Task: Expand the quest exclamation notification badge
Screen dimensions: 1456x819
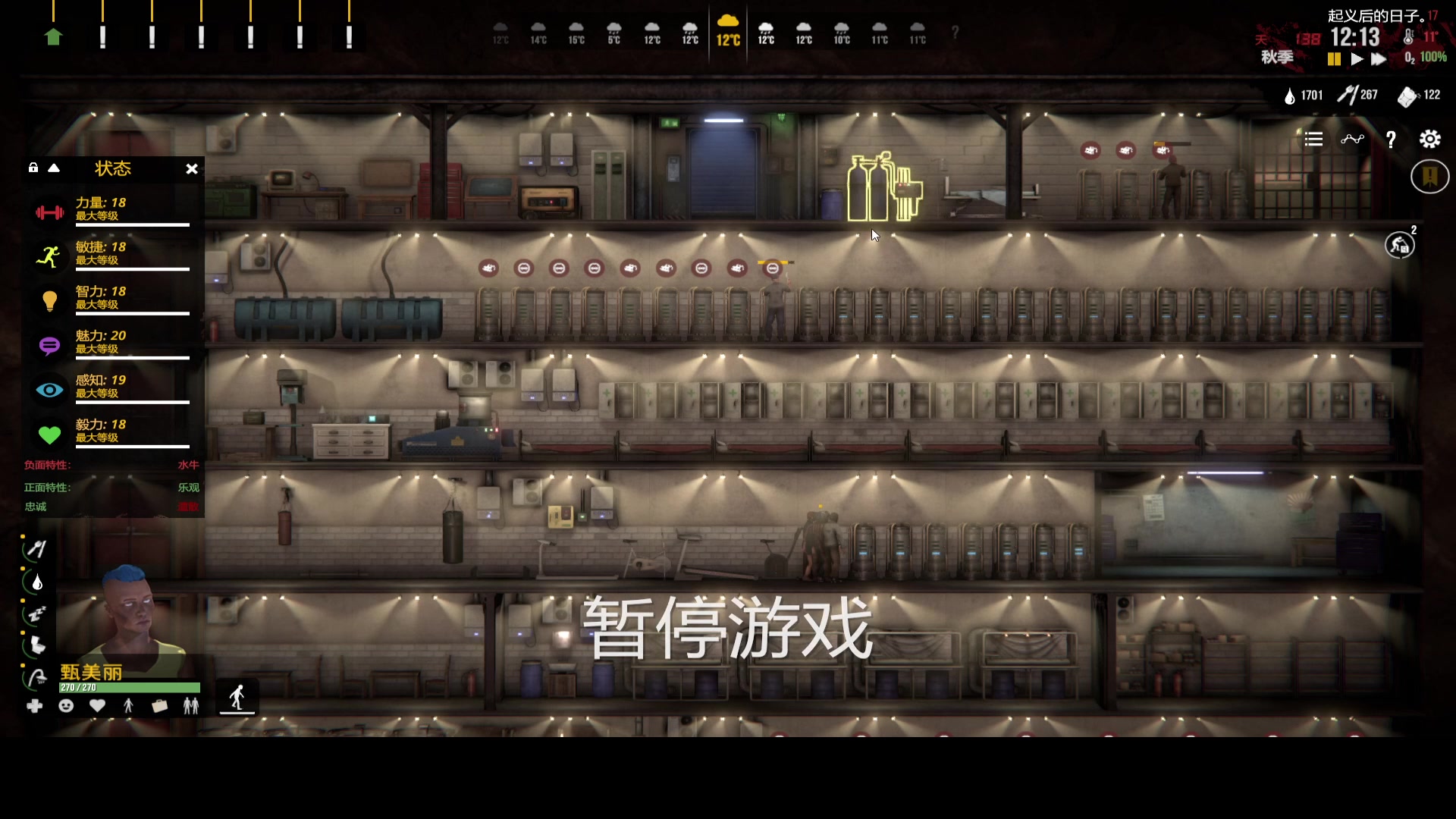Action: coord(1429,176)
